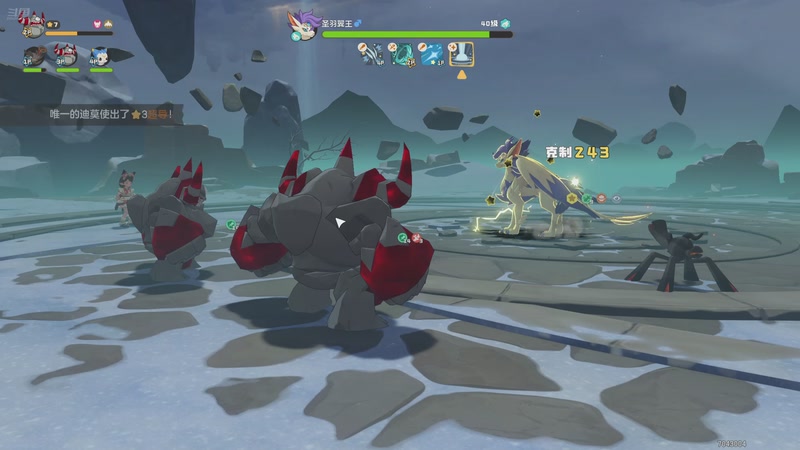
Task: Click the boss level type badge
Action: pos(506,22)
